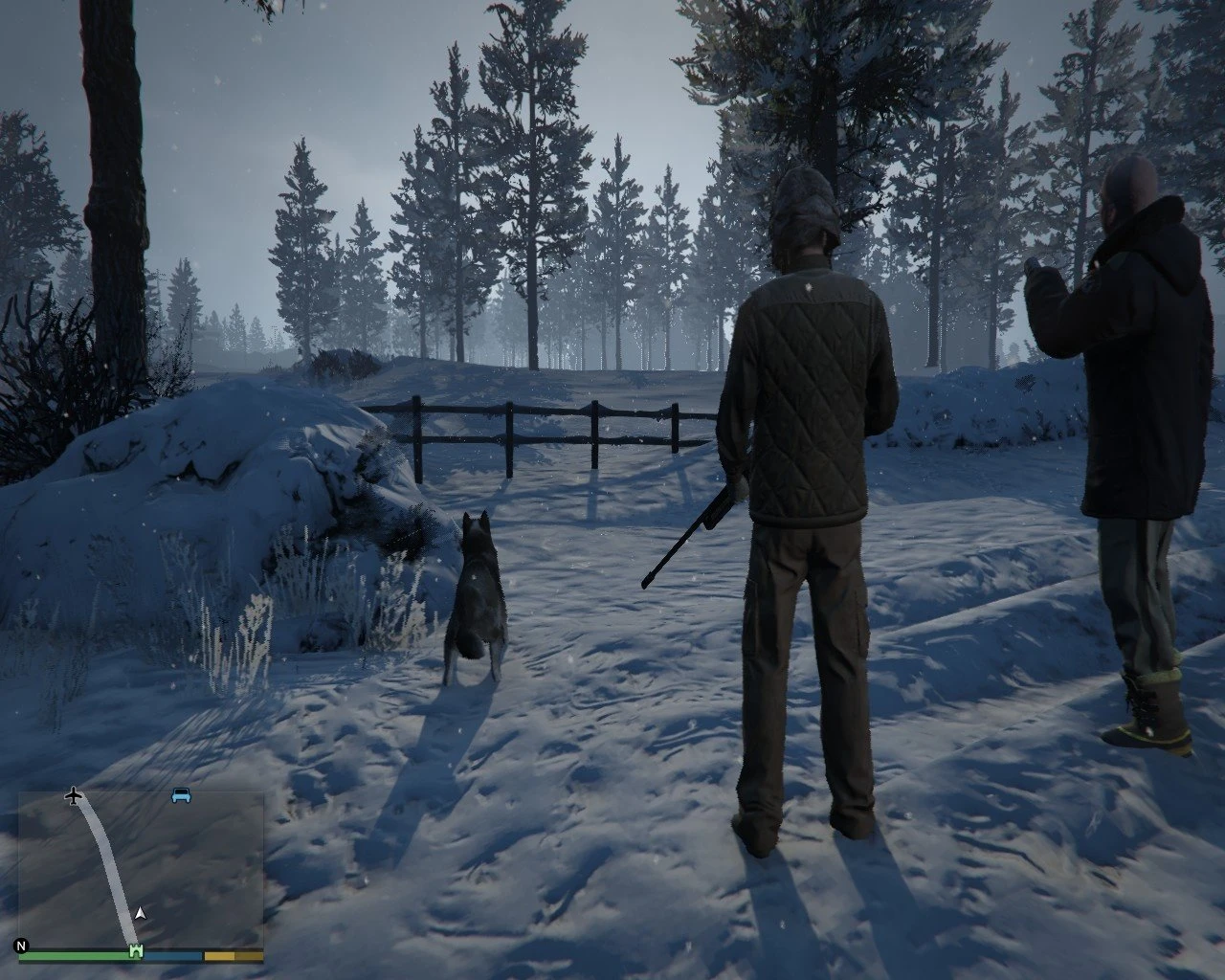Toggle the blue armor bar segment

[171, 955]
